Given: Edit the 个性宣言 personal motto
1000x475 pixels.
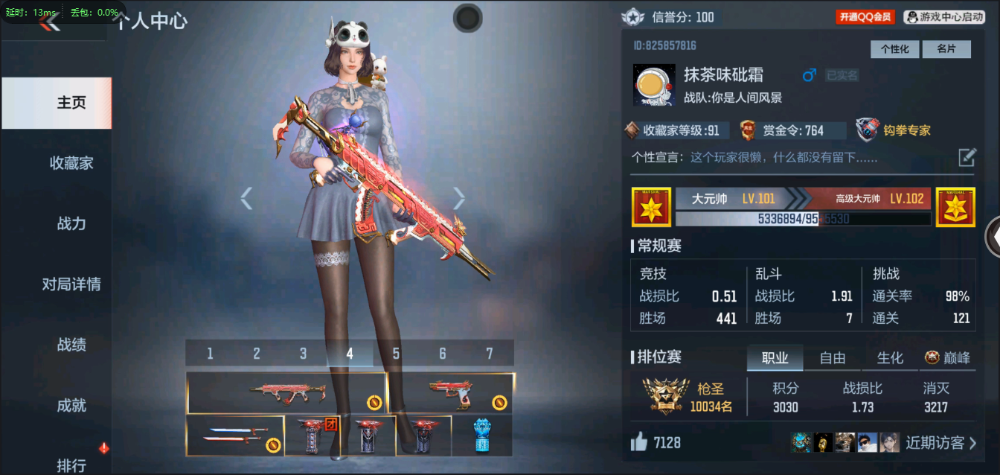Looking at the screenshot, I should pyautogui.click(x=967, y=157).
